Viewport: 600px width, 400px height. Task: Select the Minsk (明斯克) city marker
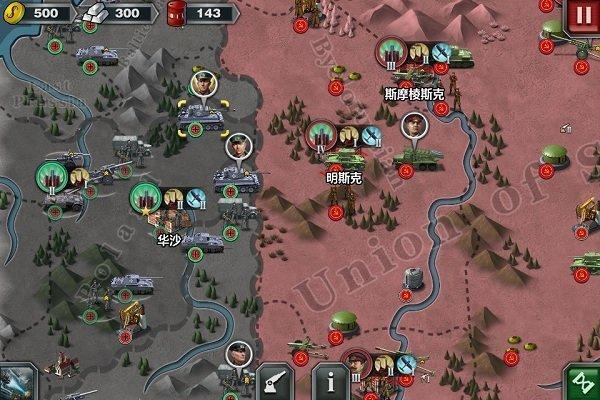tap(322, 135)
